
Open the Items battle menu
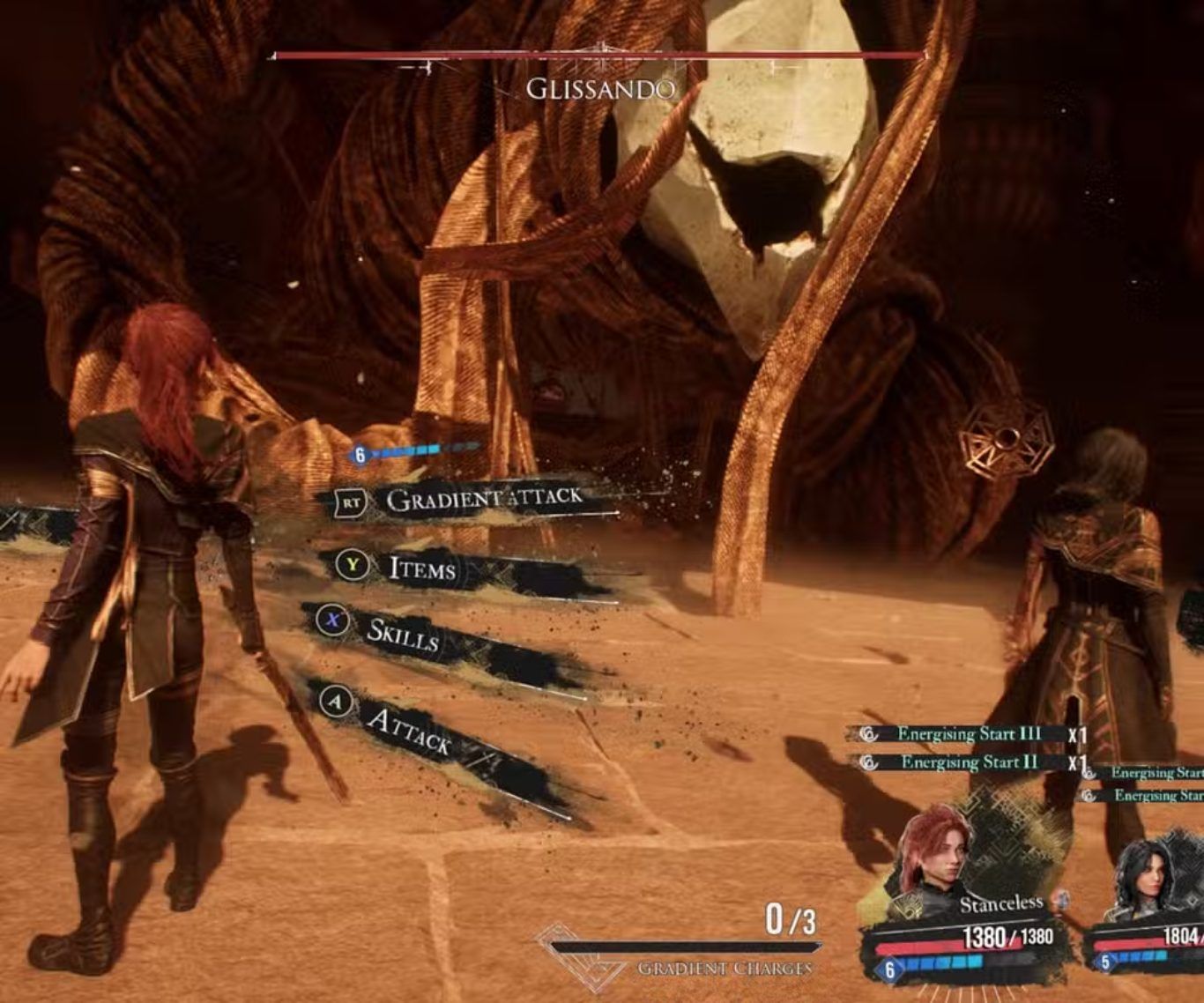pyautogui.click(x=422, y=568)
